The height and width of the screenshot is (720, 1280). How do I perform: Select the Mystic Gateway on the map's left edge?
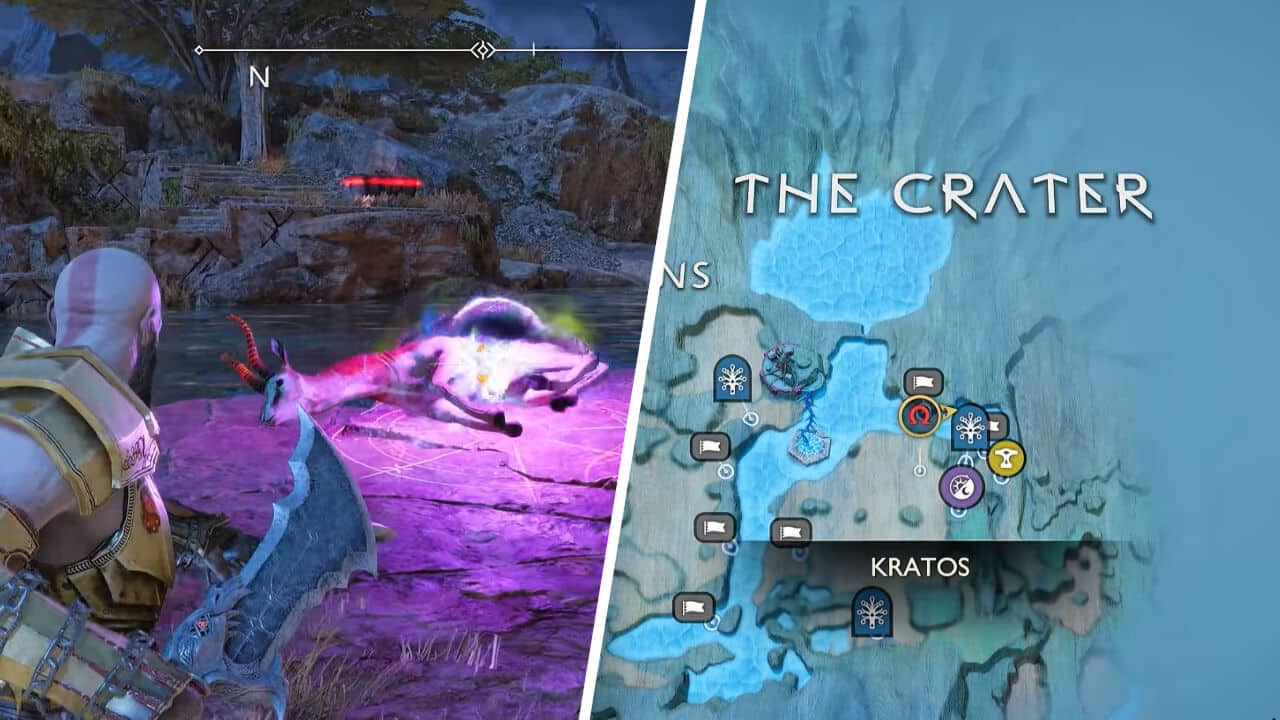[732, 379]
